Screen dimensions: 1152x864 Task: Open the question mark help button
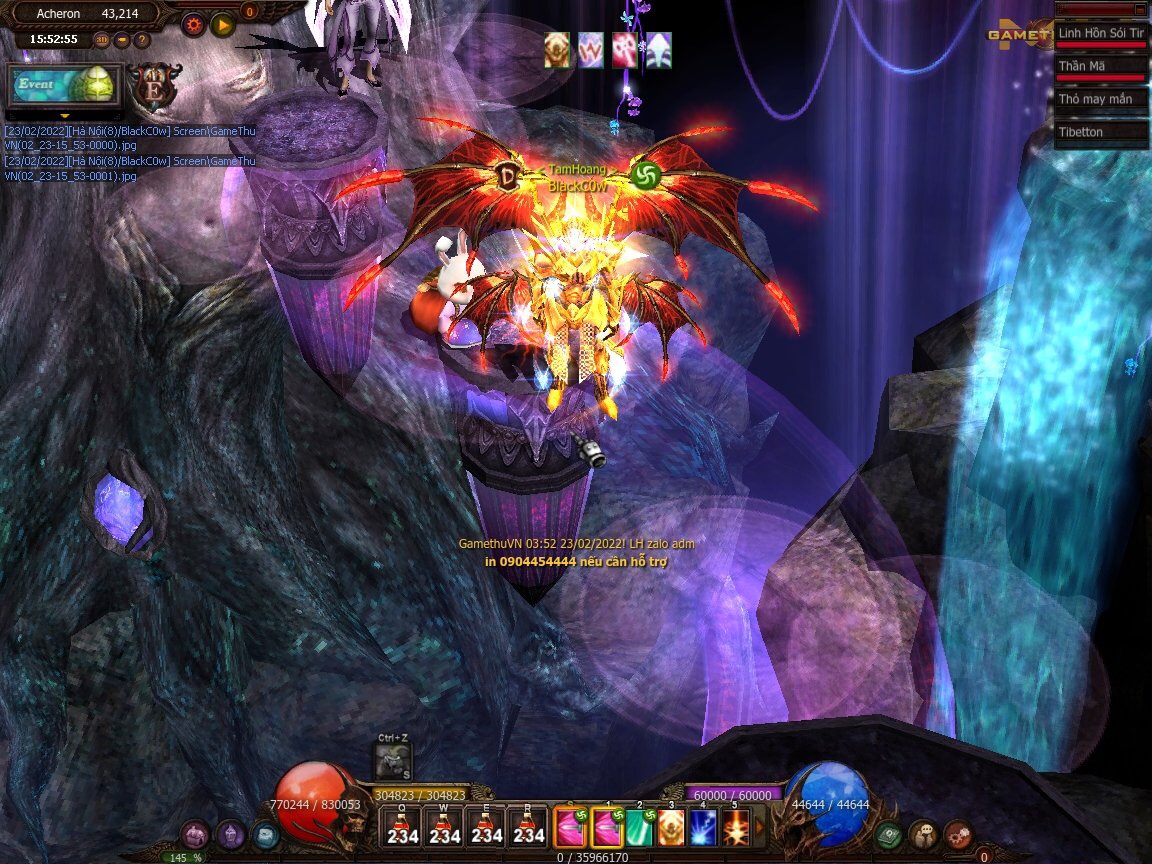coord(142,40)
